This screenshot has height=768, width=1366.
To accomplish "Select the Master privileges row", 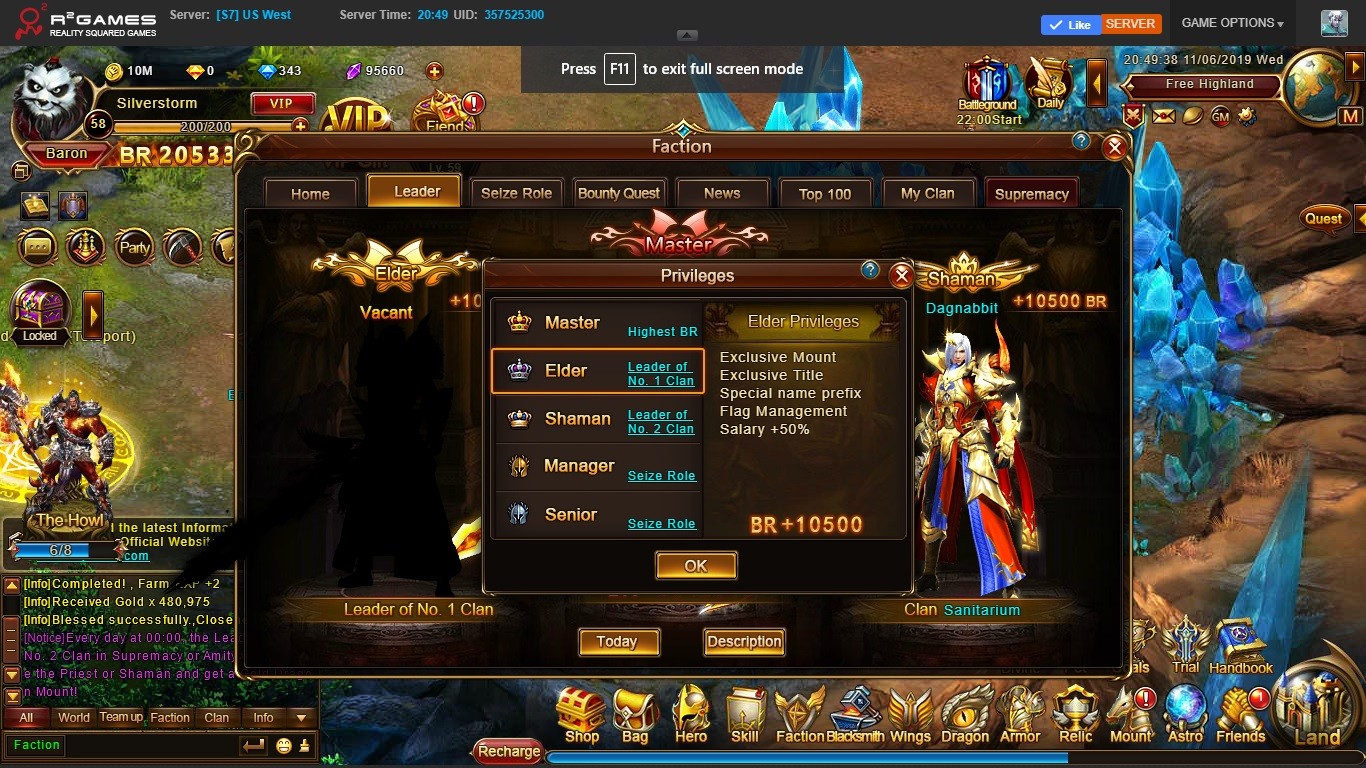I will [x=597, y=323].
